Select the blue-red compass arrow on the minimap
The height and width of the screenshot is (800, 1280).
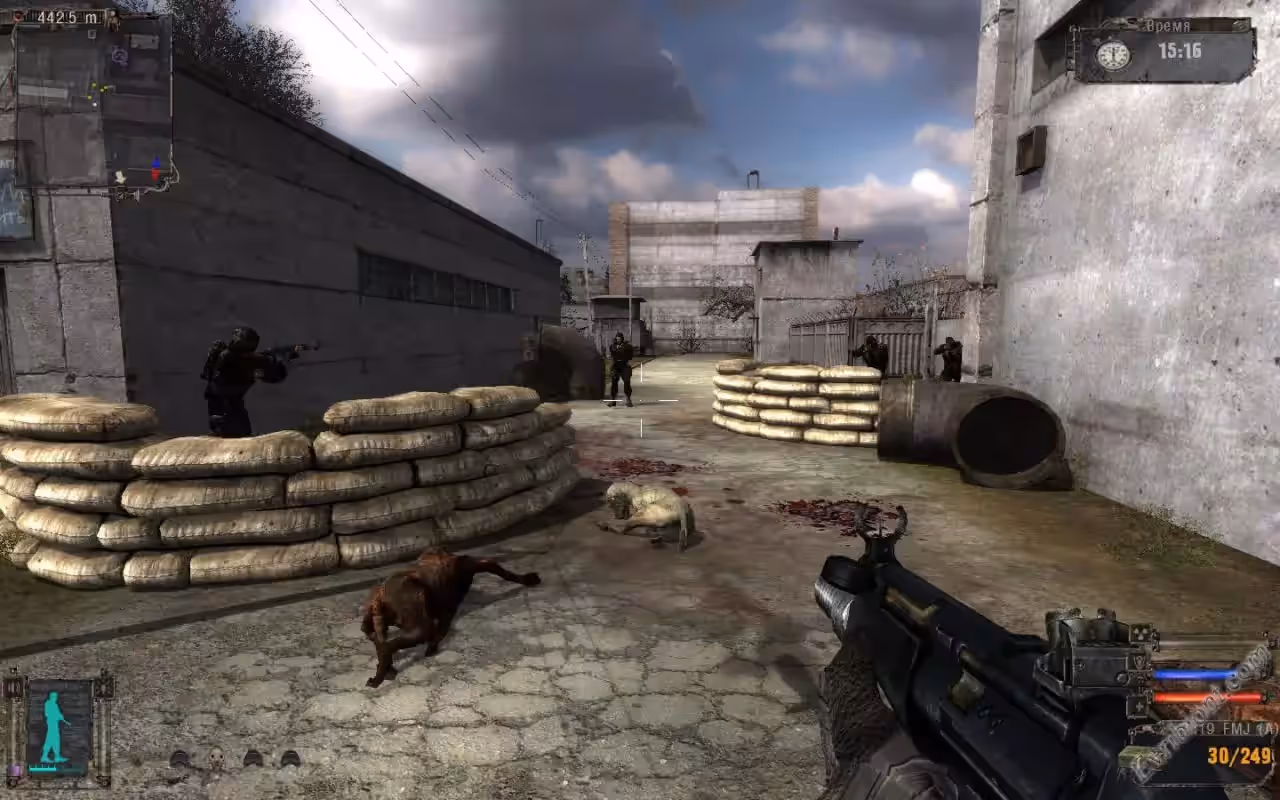[x=155, y=170]
